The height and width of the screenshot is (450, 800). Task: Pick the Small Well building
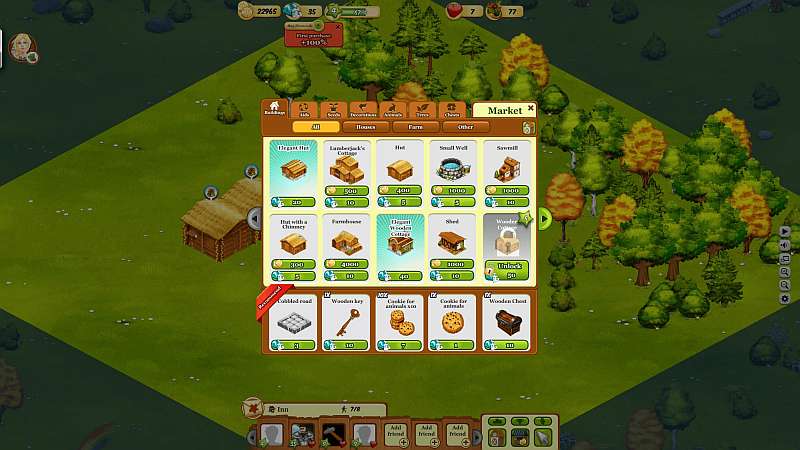tap(453, 171)
